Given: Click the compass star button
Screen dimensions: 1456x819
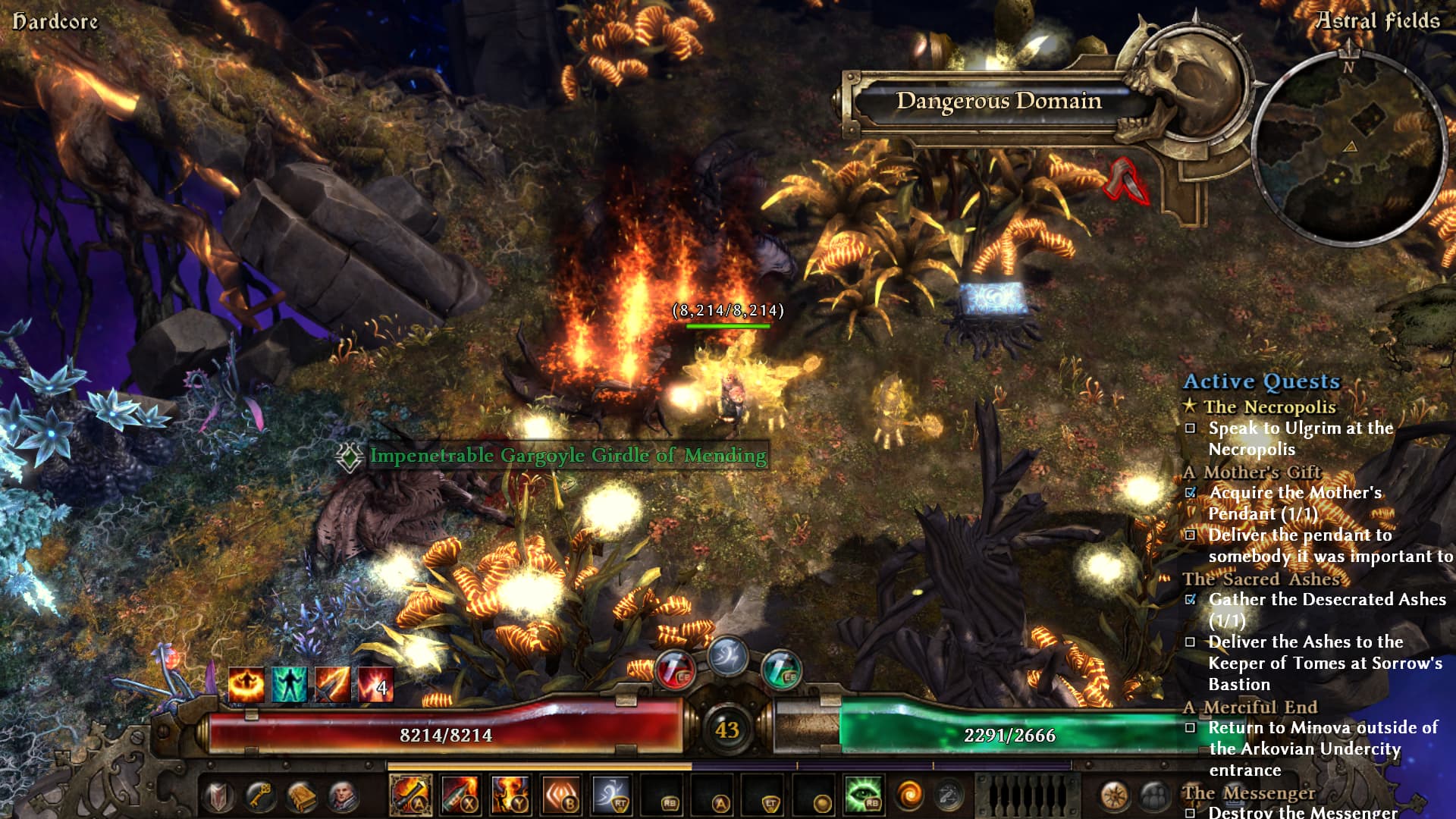Looking at the screenshot, I should tap(1116, 796).
